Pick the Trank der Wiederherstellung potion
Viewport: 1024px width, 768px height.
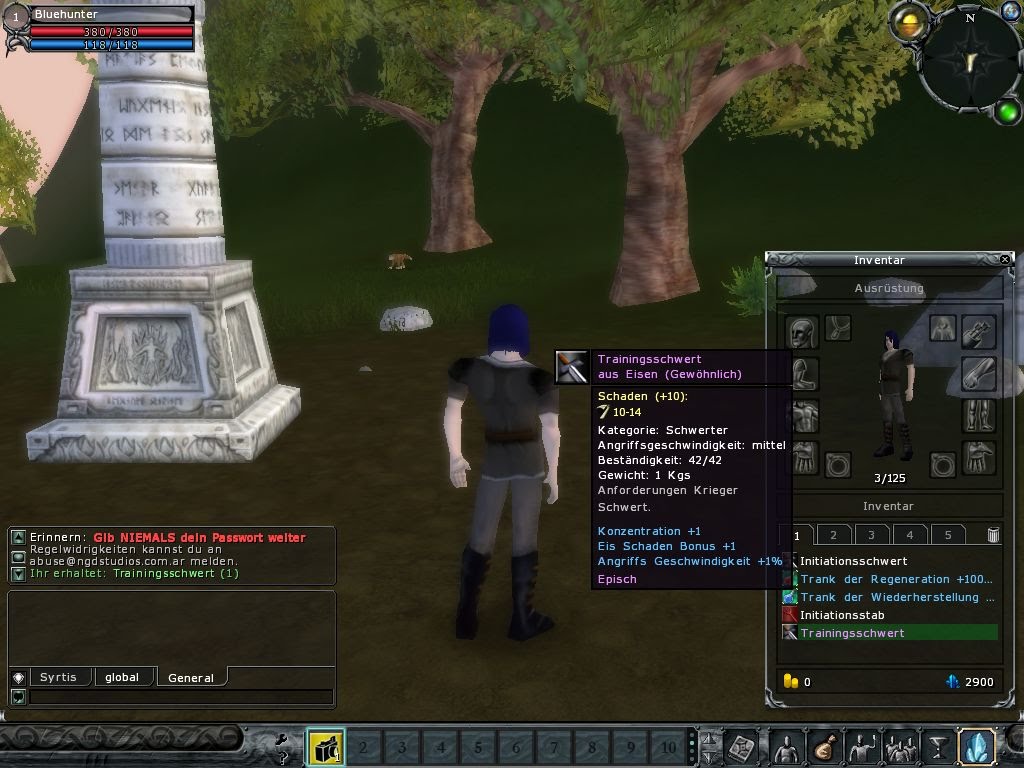tap(890, 597)
